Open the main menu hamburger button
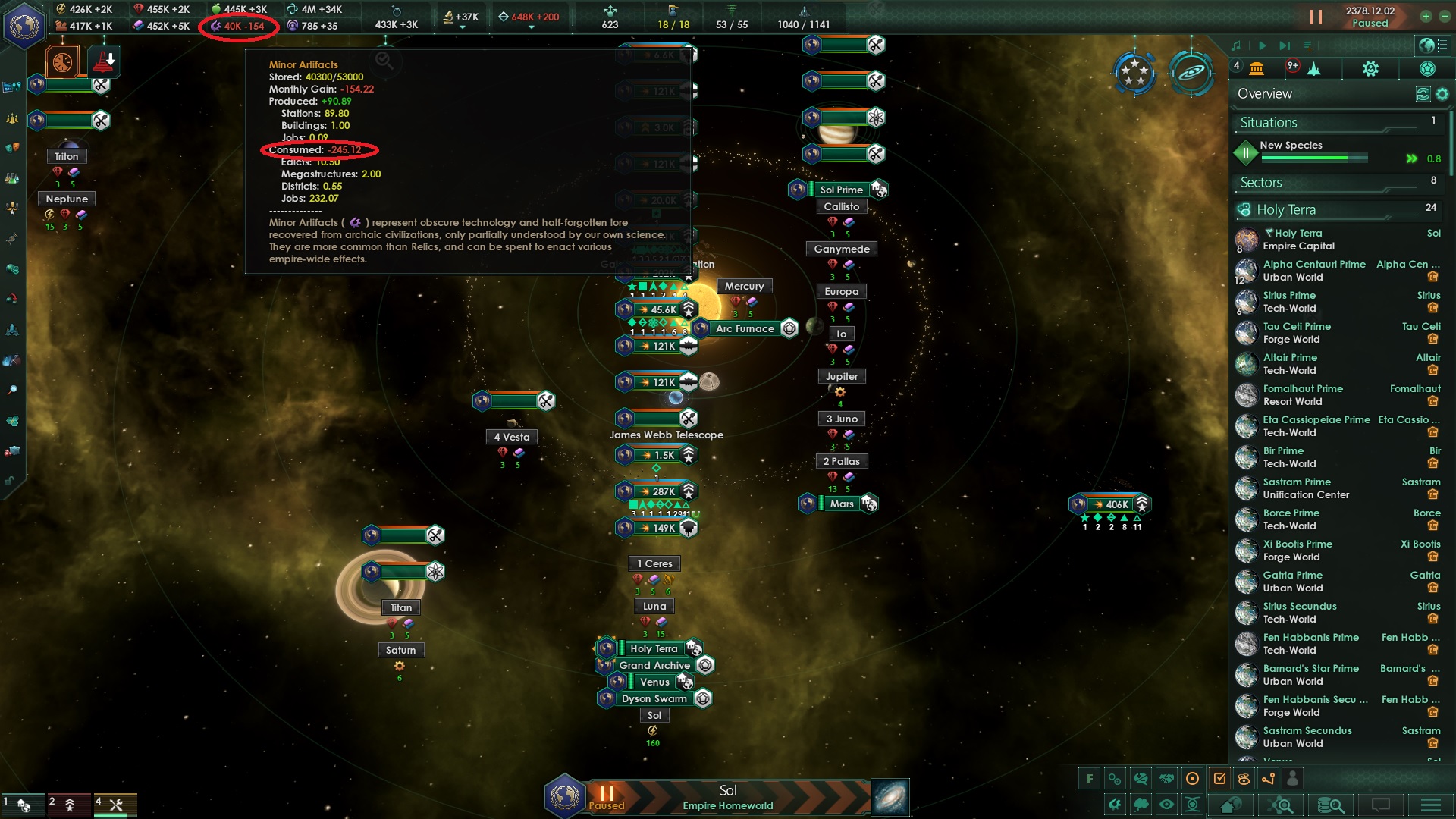Screen dimensions: 1456x819 tap(1430, 805)
